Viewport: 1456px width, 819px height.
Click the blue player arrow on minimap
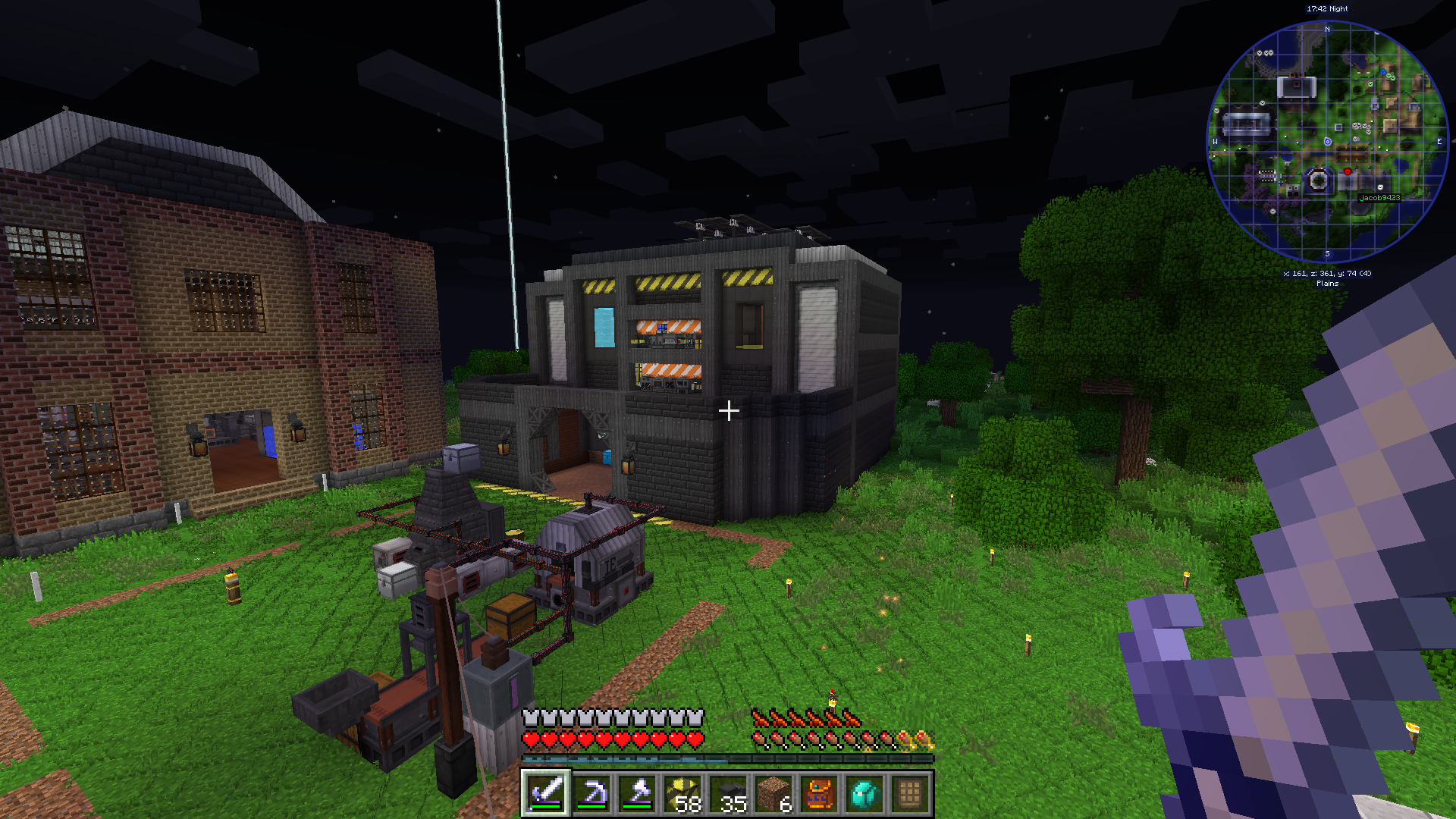pyautogui.click(x=1327, y=142)
